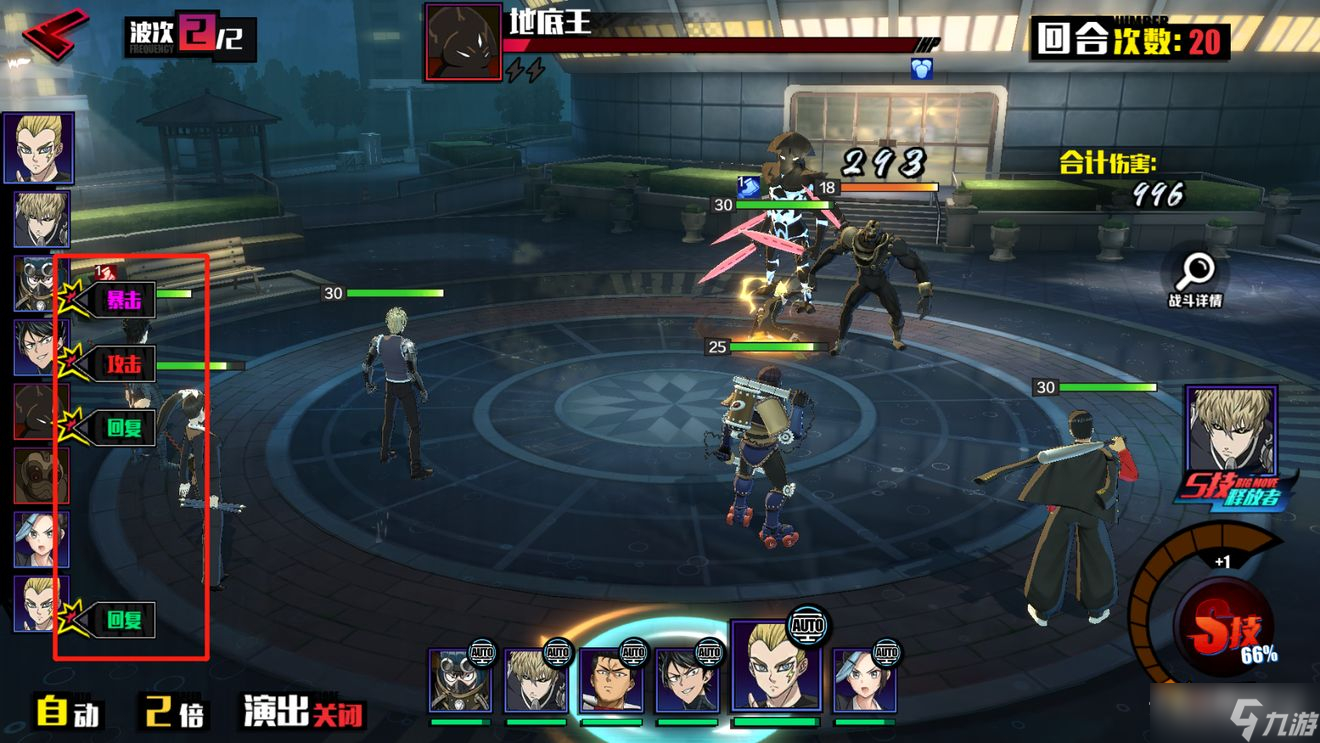Click the hair-clip girl portrait in the turn queue
The height and width of the screenshot is (743, 1320).
[x=41, y=540]
